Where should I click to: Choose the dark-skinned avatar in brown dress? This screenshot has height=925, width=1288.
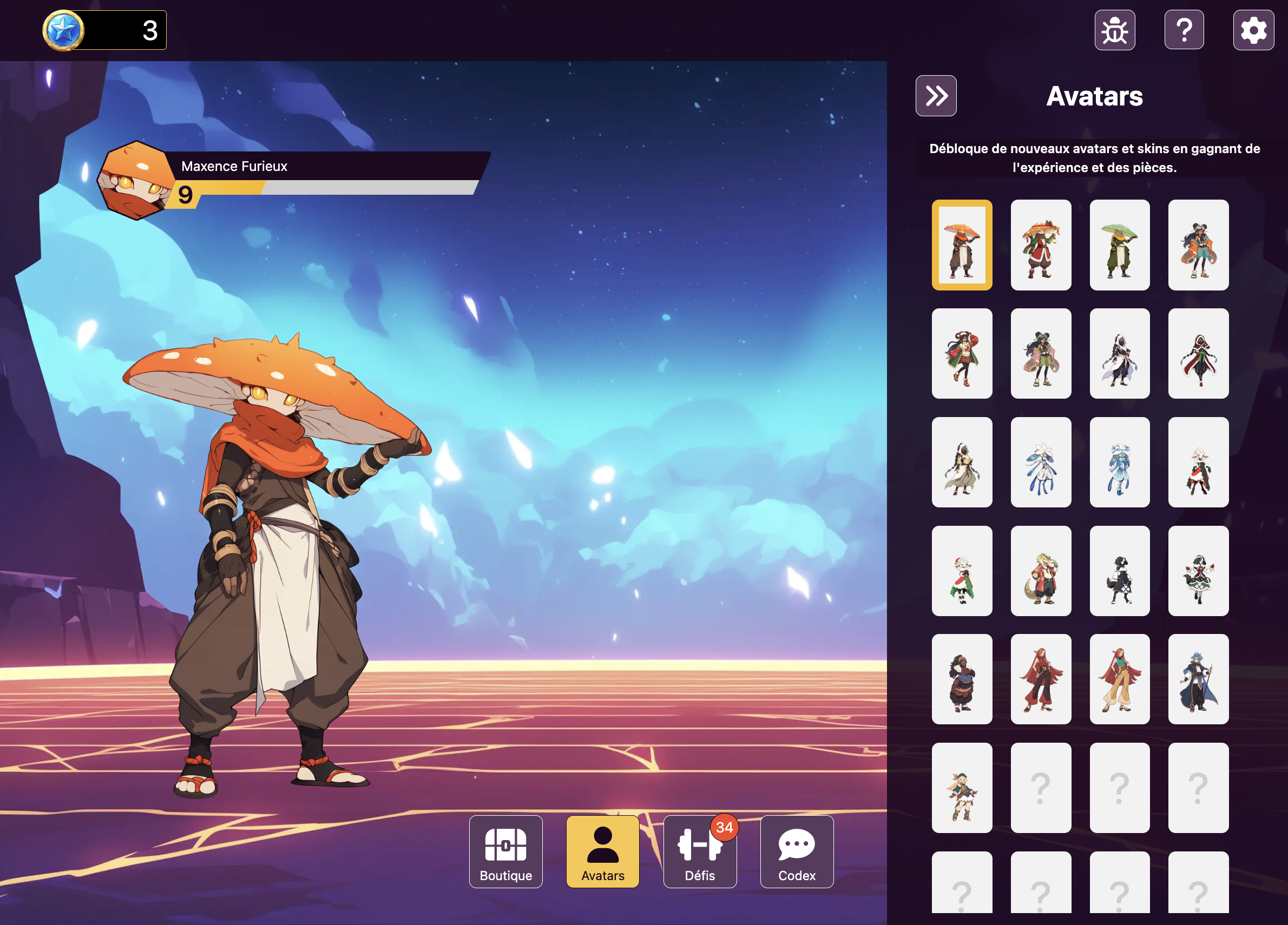(962, 679)
